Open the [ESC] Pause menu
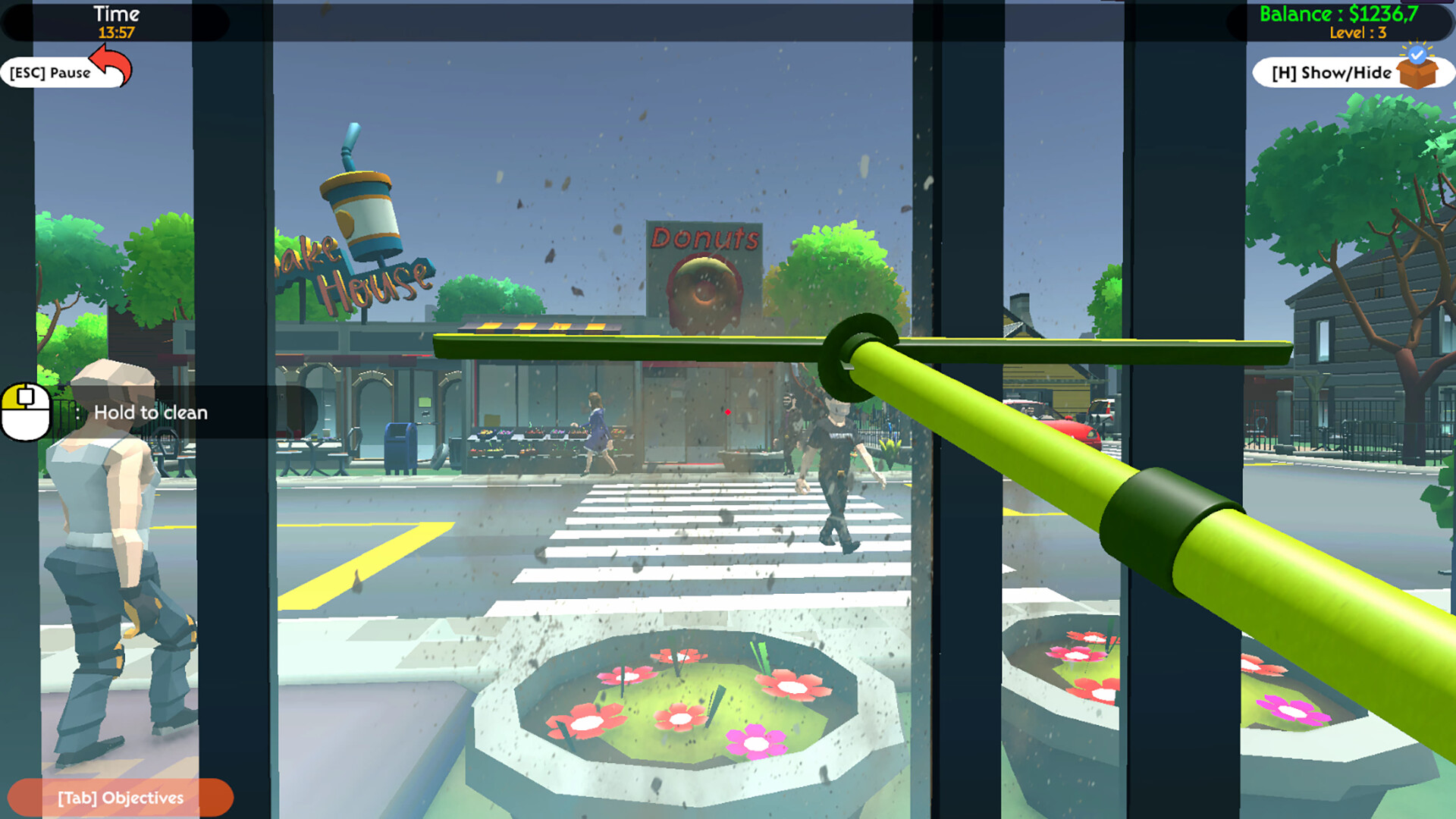 (x=49, y=73)
